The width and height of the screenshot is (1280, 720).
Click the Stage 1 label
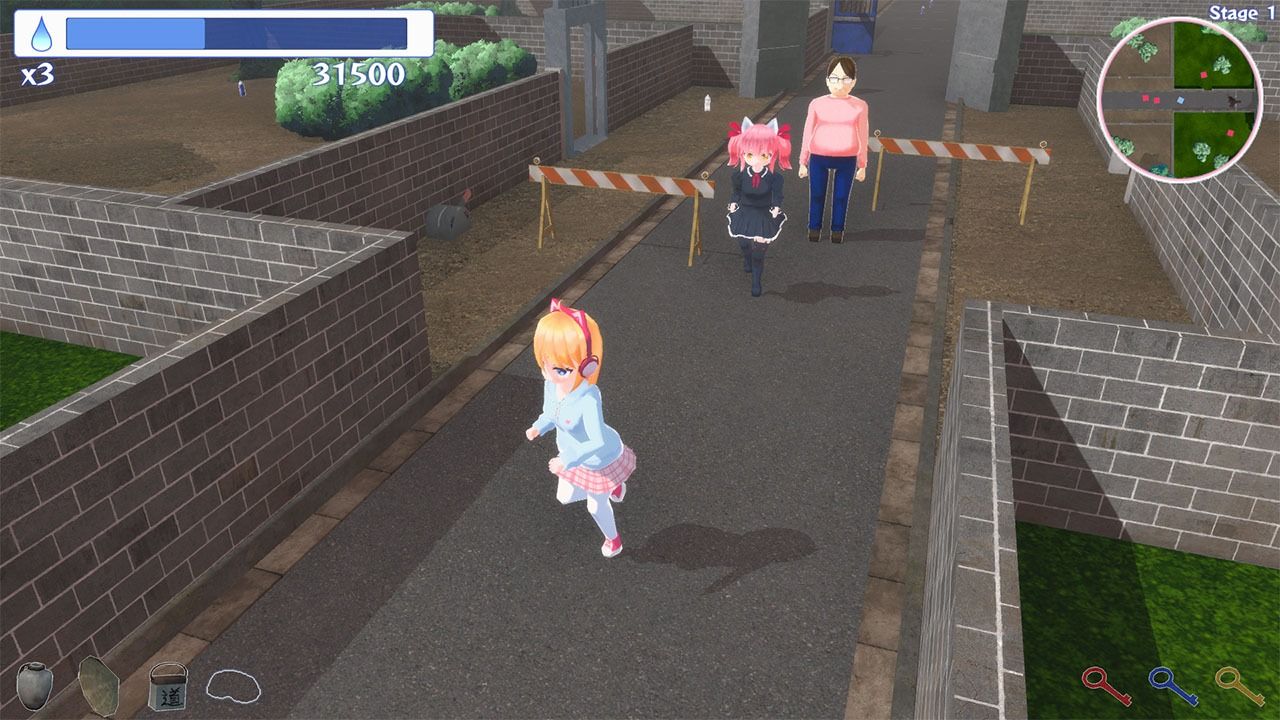(1240, 12)
